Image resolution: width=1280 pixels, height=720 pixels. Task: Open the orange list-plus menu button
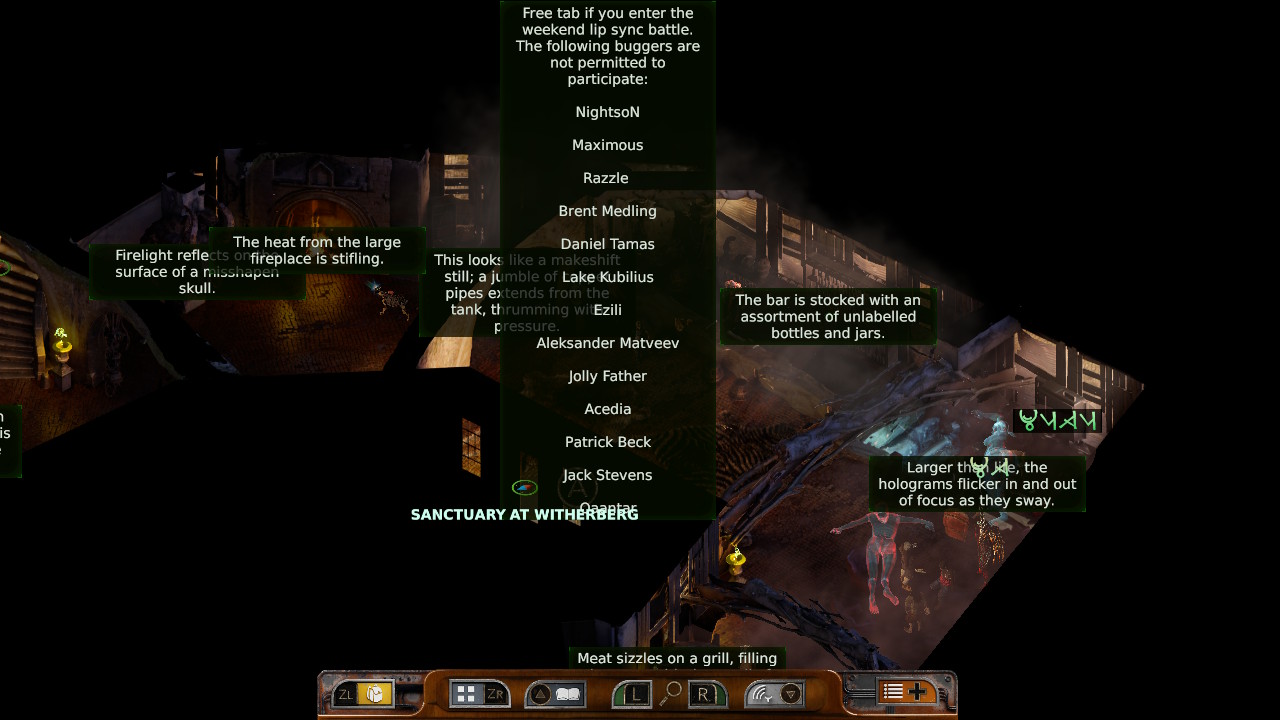904,692
